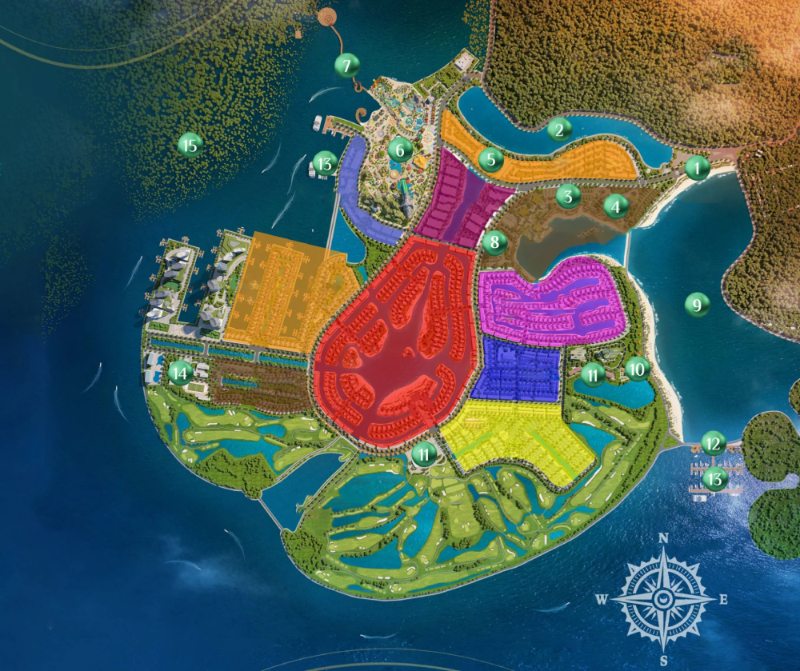Choose marker 9 in the bay
Image resolution: width=800 pixels, height=671 pixels.
(x=697, y=303)
